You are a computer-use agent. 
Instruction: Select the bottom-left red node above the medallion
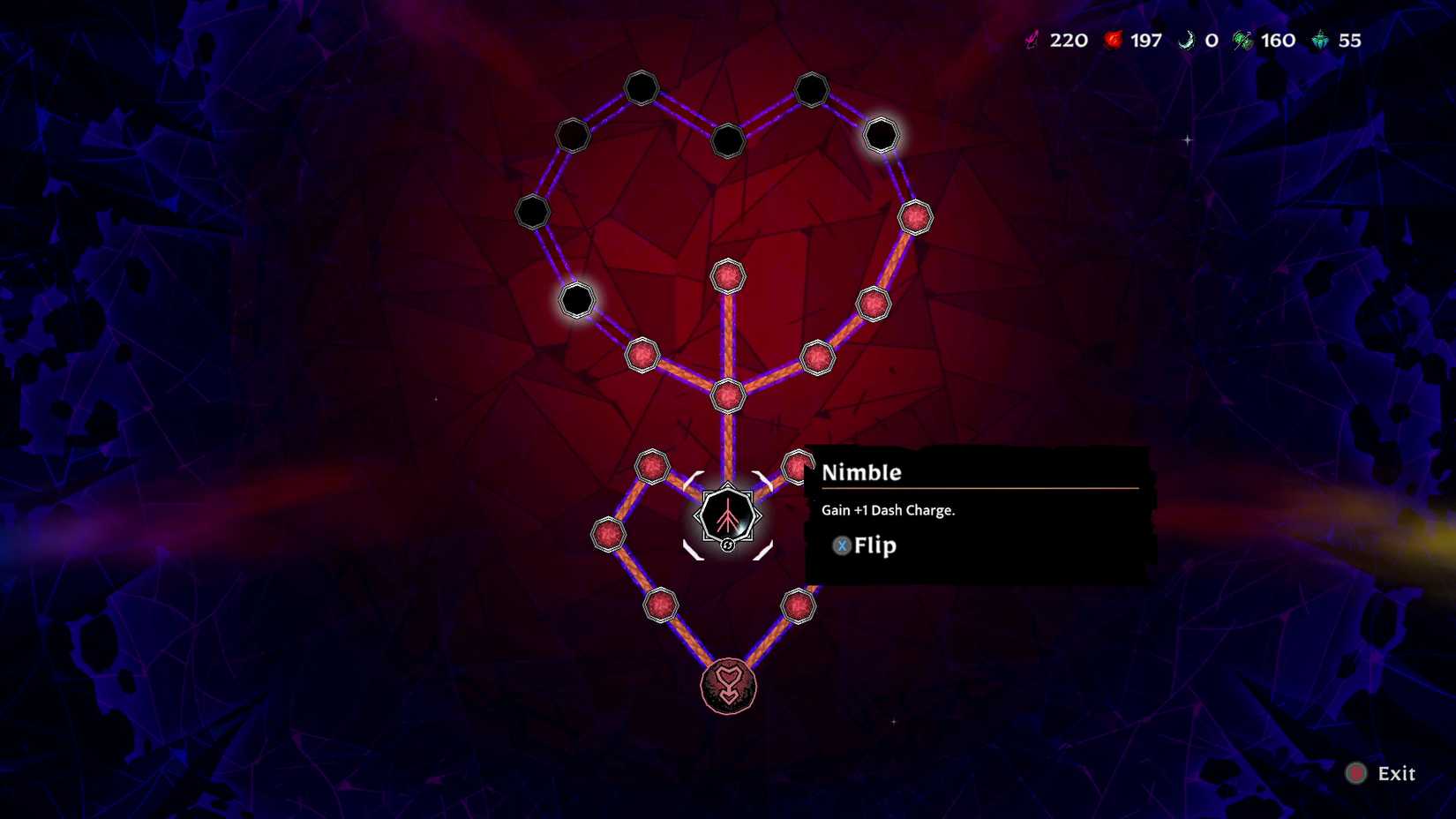point(660,605)
